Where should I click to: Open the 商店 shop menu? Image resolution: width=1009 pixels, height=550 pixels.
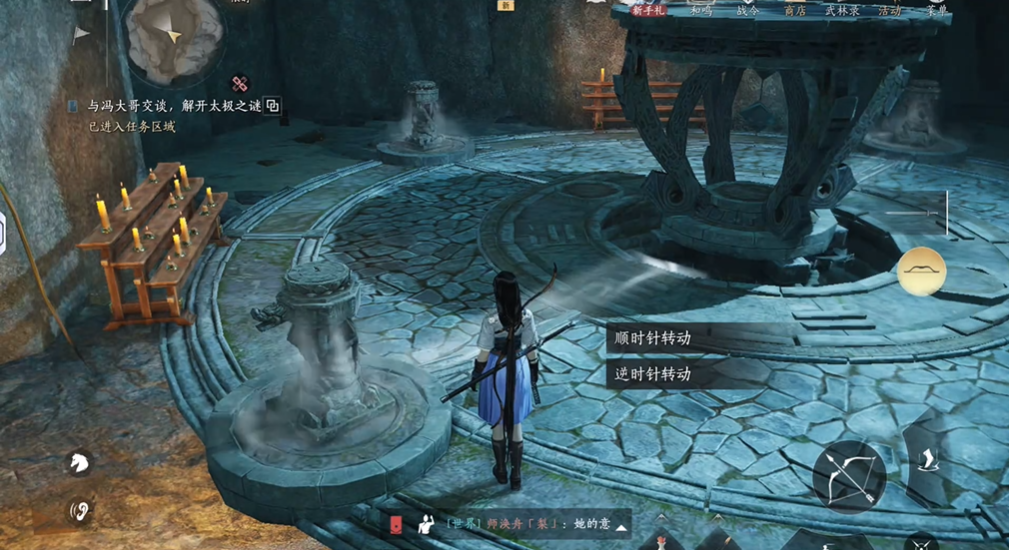click(795, 10)
